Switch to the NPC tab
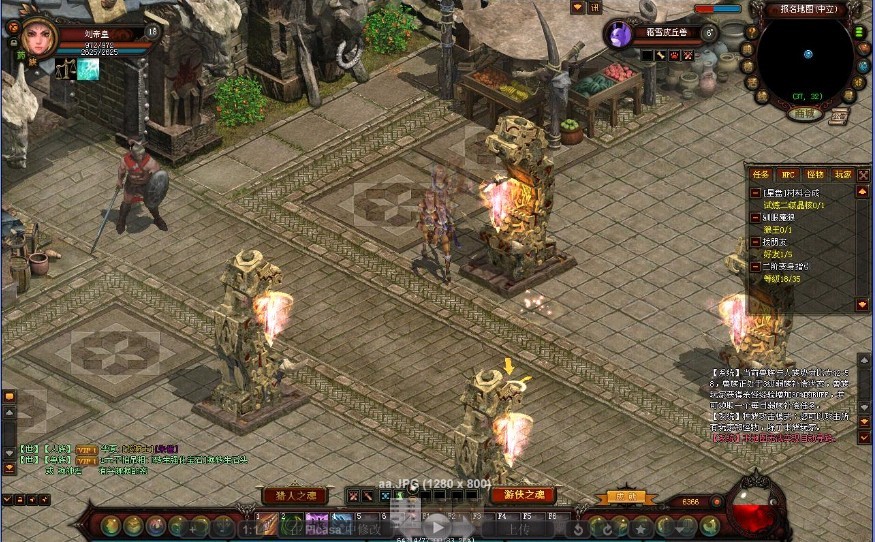875x542 pixels. 789,174
